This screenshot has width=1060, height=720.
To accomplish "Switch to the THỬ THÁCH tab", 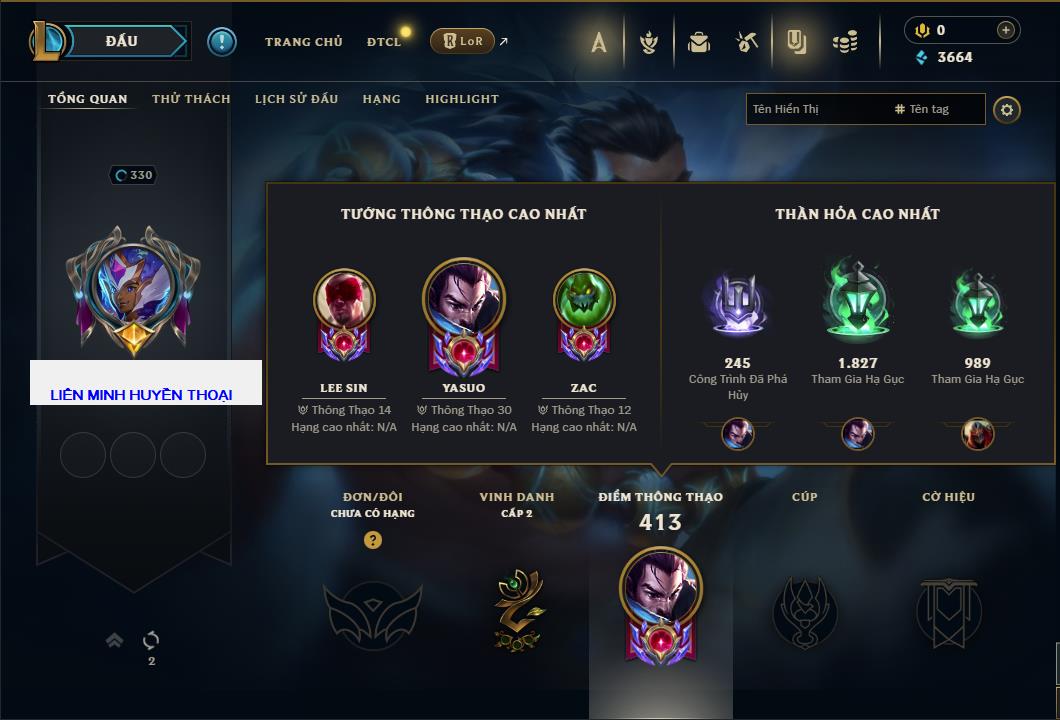I will (x=191, y=99).
